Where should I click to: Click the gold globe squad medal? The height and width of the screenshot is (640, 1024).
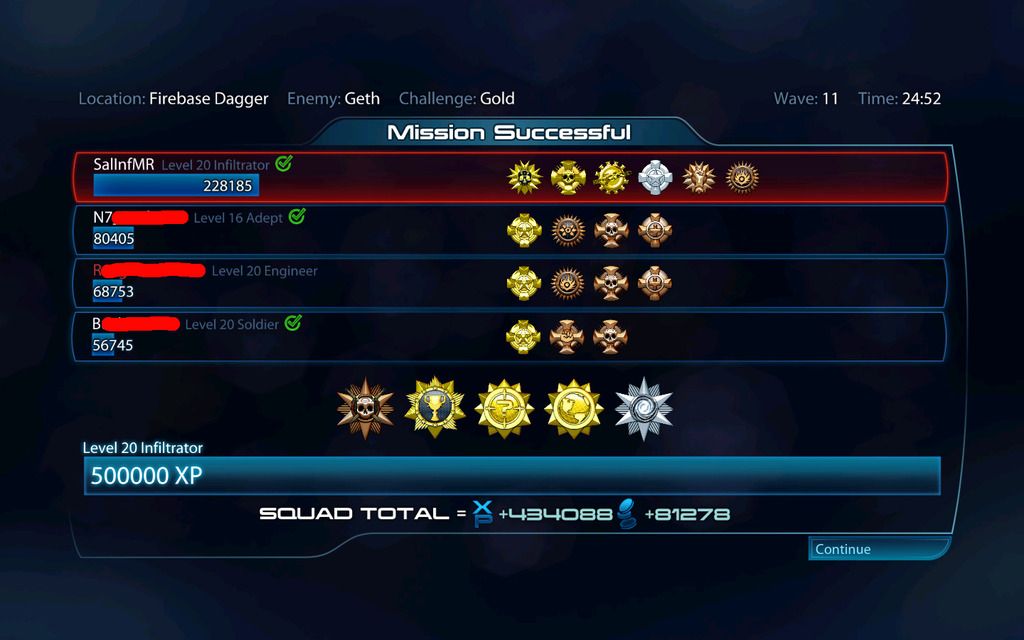pyautogui.click(x=574, y=408)
